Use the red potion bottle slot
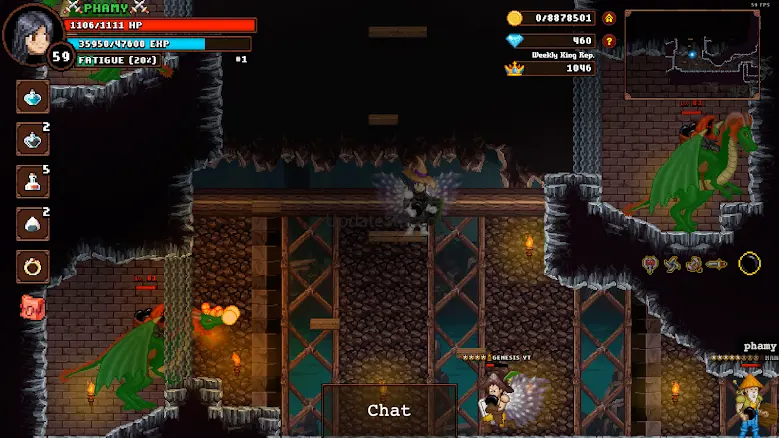Image resolution: width=779 pixels, height=438 pixels. pos(33,182)
